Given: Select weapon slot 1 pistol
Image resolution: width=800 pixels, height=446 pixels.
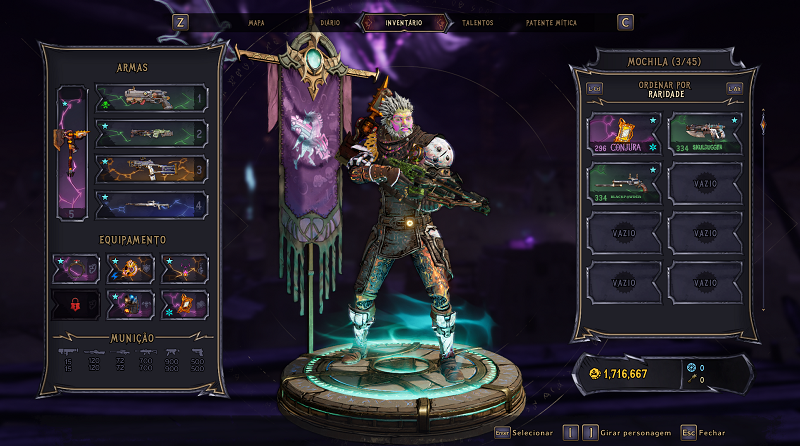Looking at the screenshot, I should click(151, 98).
